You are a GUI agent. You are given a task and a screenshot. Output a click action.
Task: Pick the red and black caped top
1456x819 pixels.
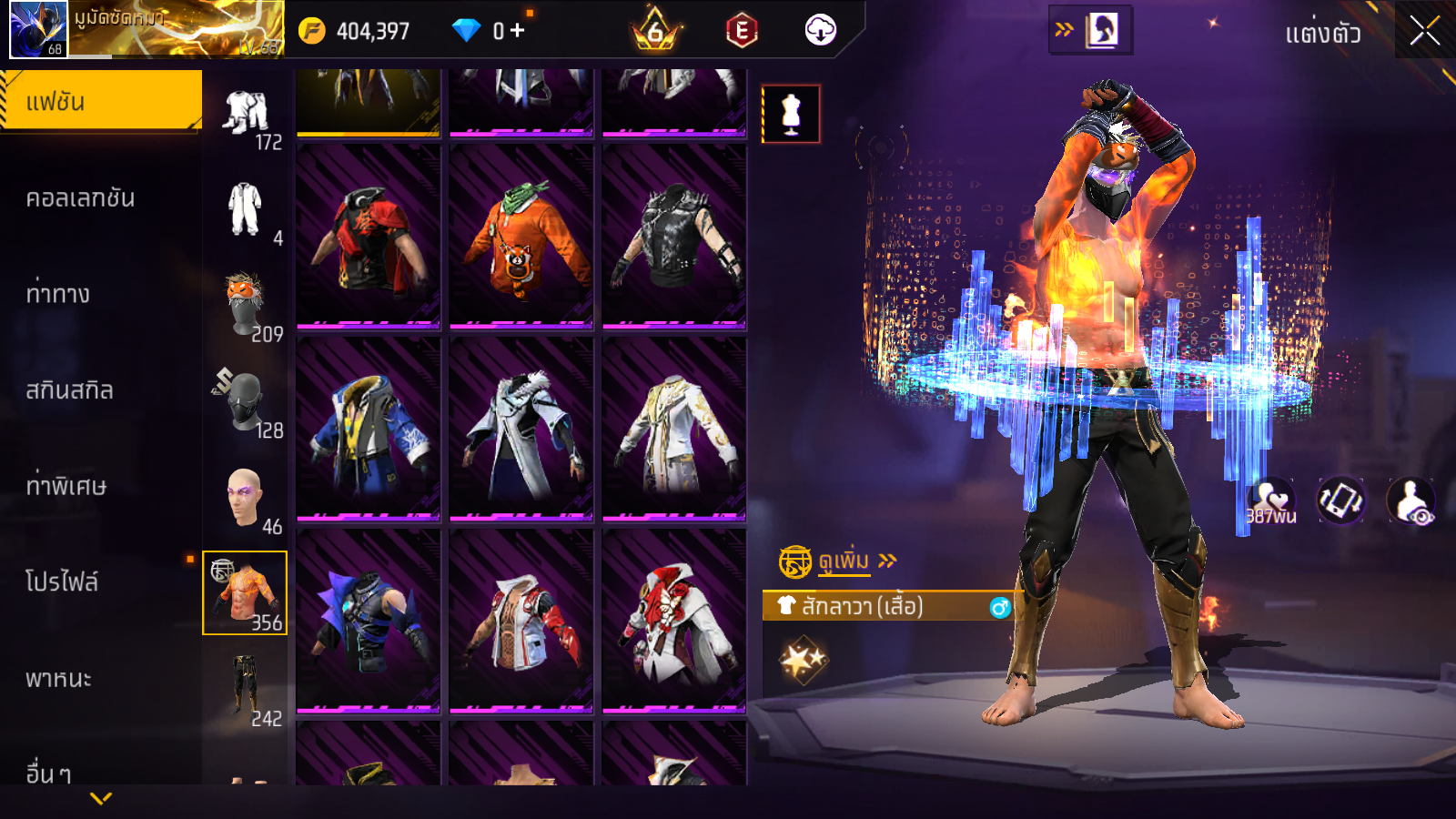pos(369,236)
